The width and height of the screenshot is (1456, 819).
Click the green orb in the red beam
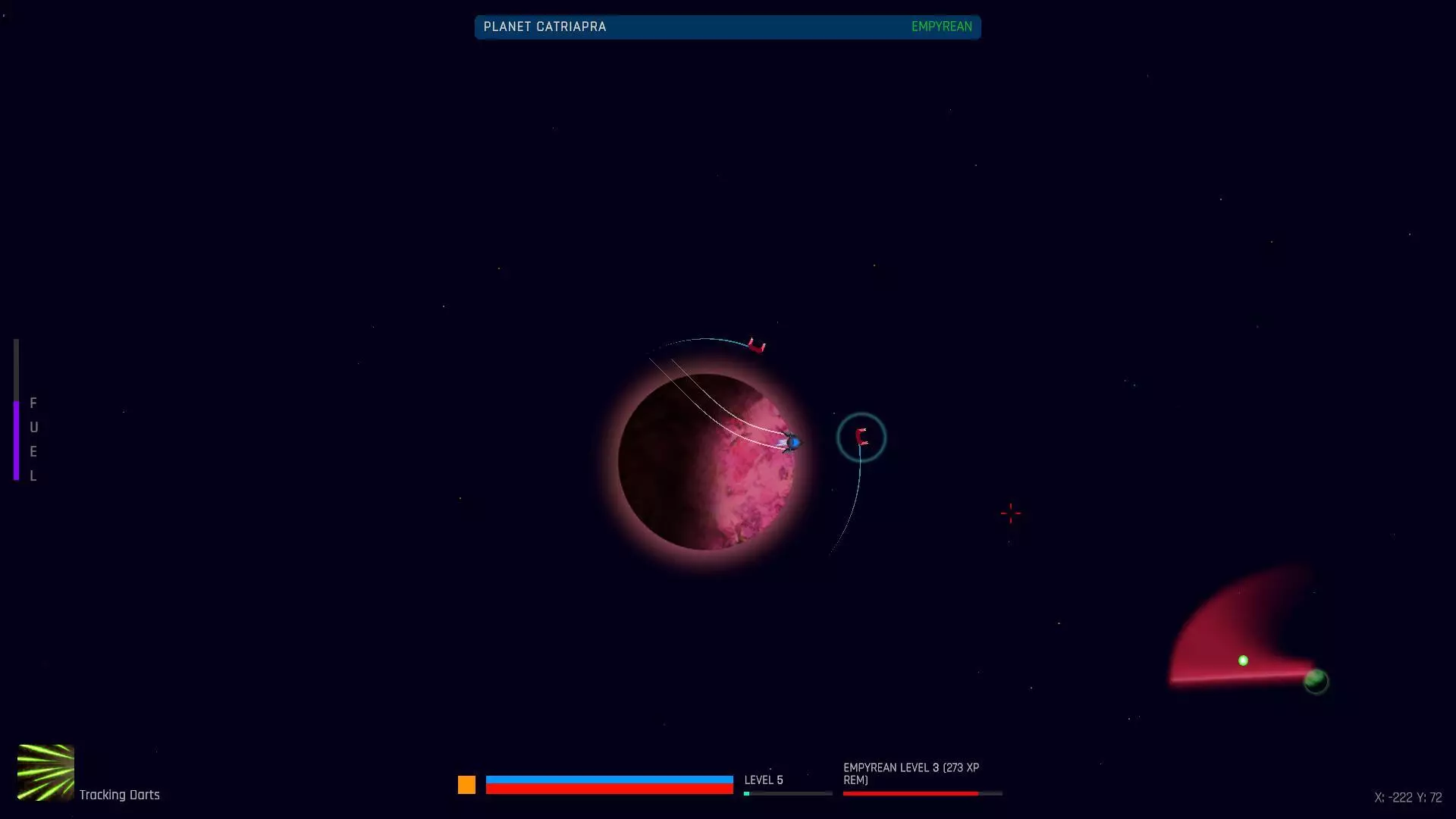(x=1242, y=660)
